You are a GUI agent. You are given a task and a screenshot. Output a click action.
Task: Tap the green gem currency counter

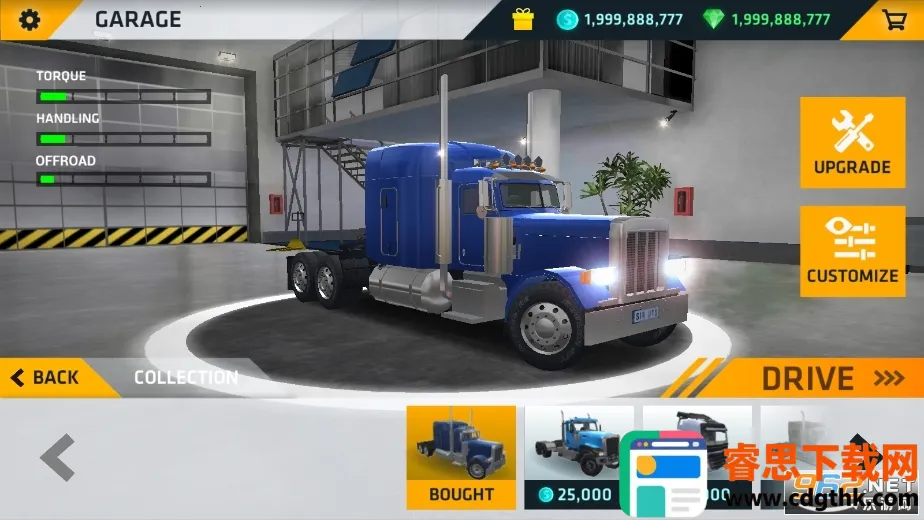point(769,19)
